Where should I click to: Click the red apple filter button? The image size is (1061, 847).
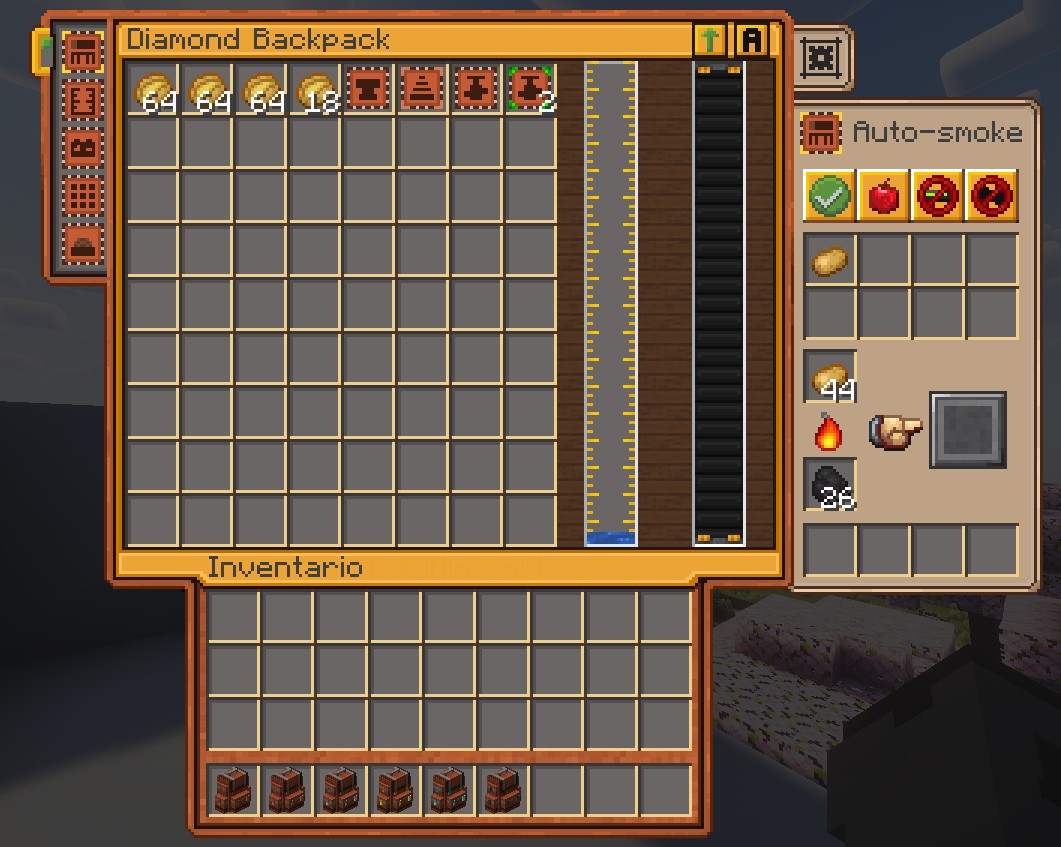(883, 195)
